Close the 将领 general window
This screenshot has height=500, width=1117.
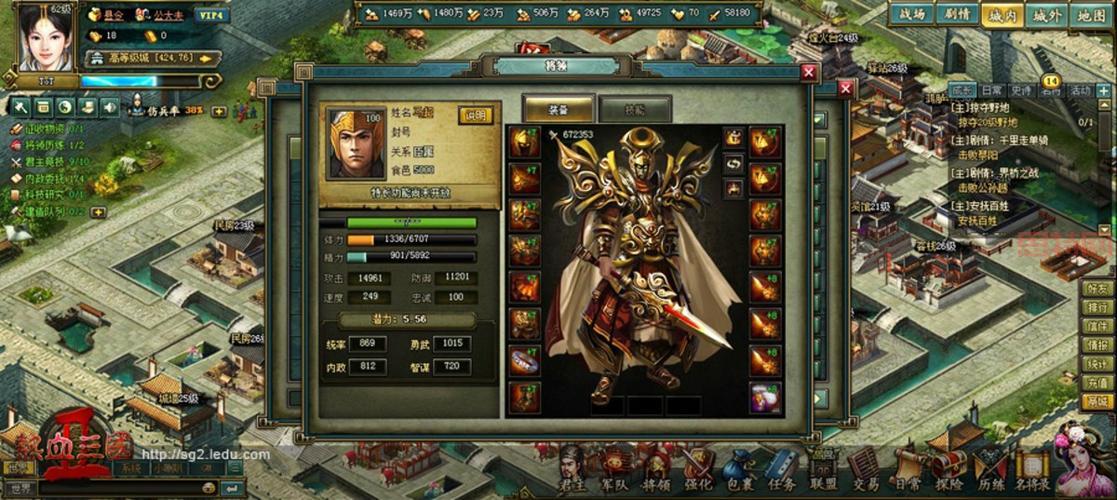809,73
